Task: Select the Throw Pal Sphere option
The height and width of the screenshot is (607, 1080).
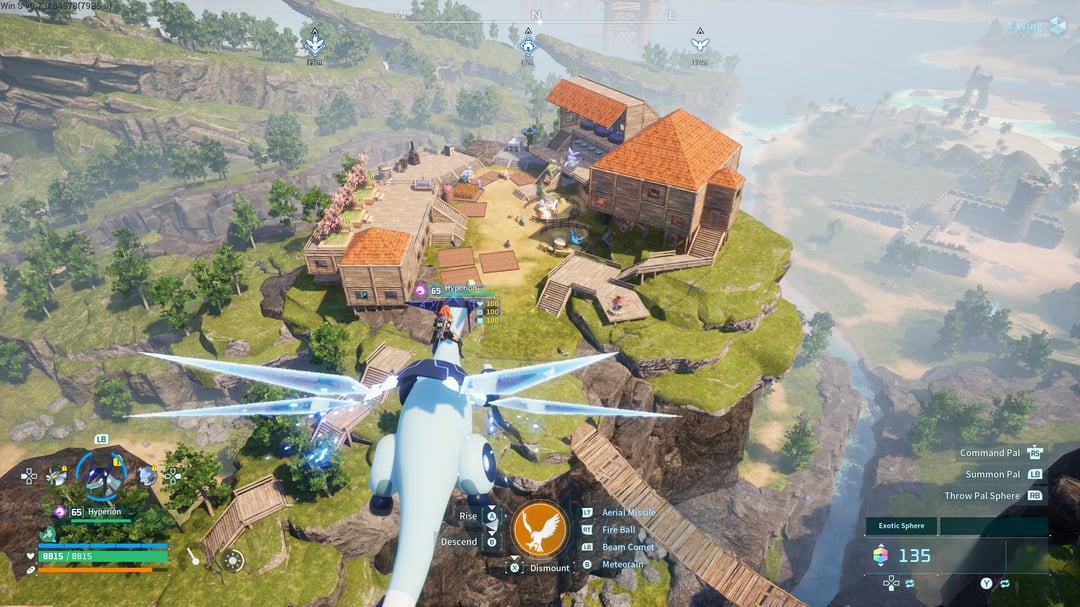Action: tap(982, 496)
